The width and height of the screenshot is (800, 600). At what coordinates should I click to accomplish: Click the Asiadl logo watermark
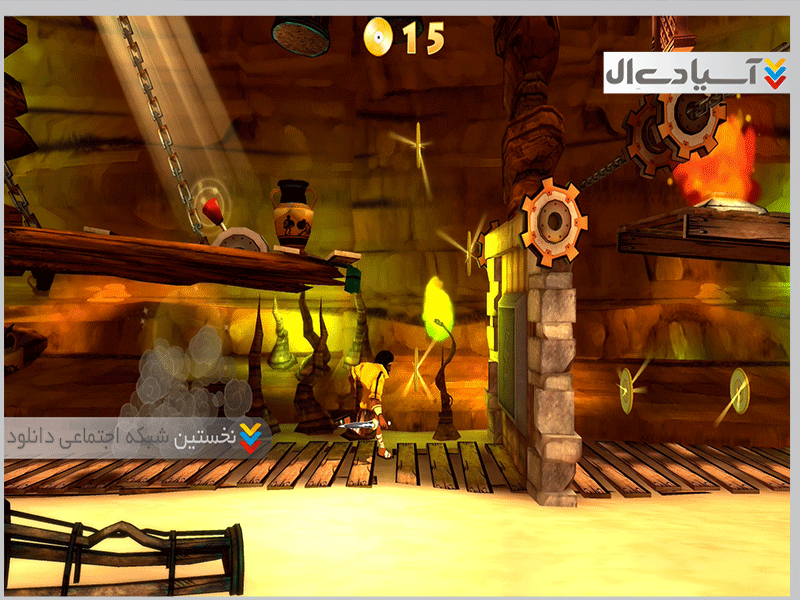tap(696, 70)
